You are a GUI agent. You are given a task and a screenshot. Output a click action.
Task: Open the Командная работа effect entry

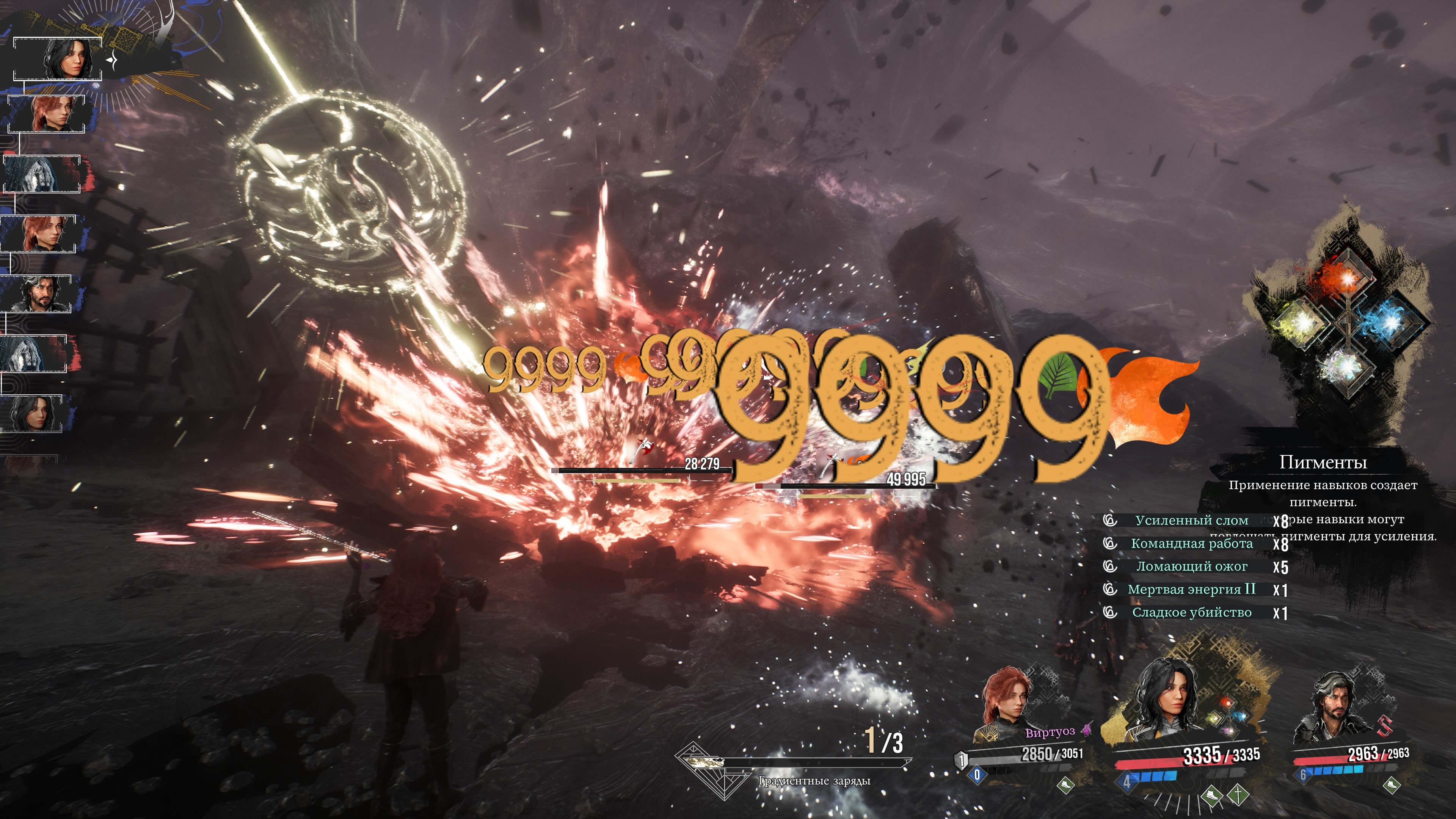coord(1191,543)
